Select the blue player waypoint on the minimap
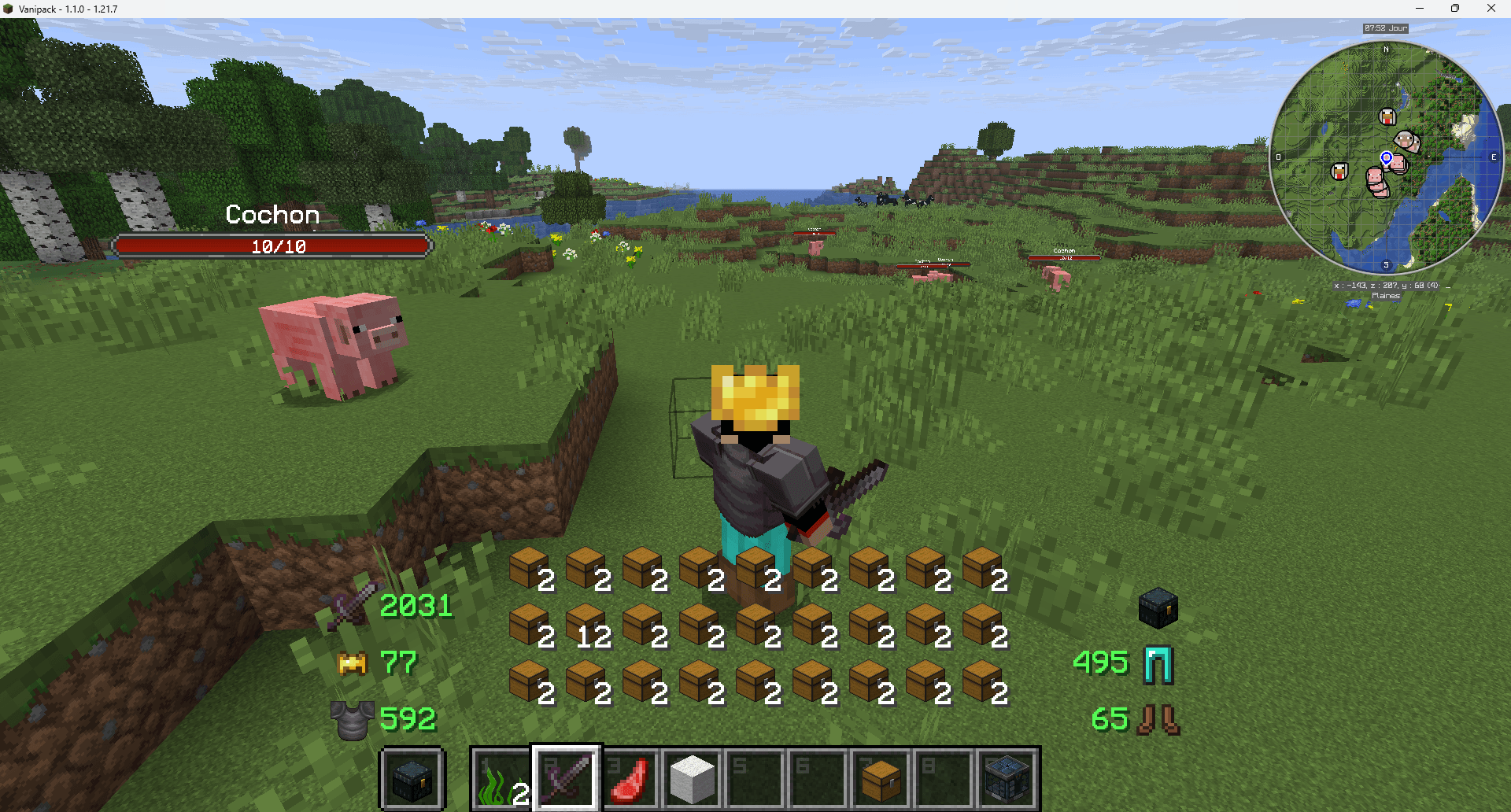Screen dimensions: 1511x812 click(x=1387, y=157)
